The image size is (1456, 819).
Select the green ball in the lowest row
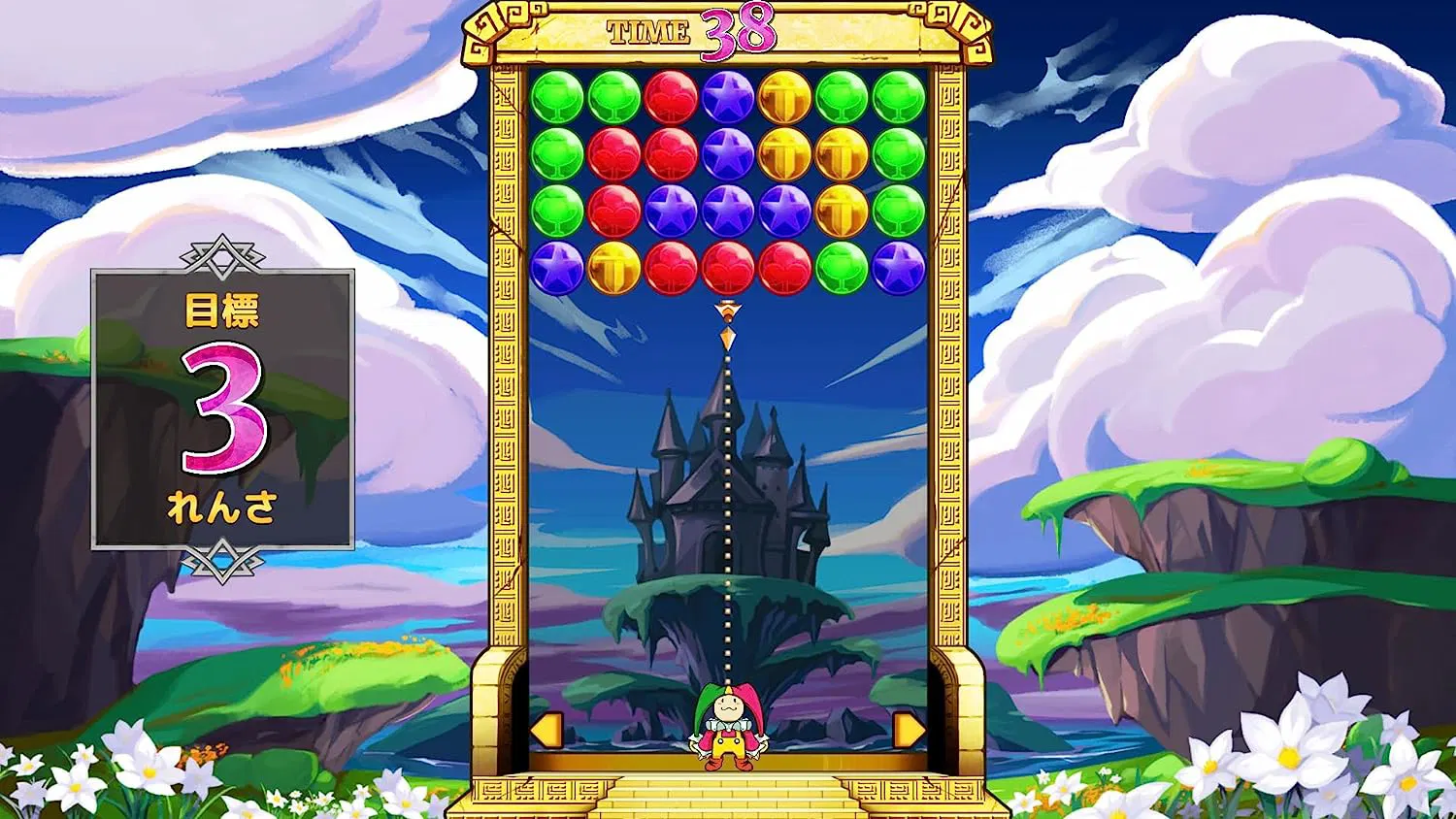pos(842,268)
